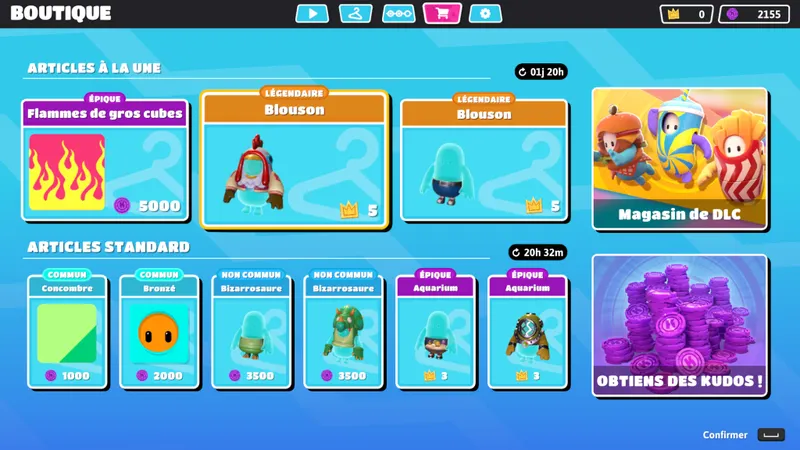Open the gear settings tab
This screenshot has height=450, width=800.
(x=485, y=14)
